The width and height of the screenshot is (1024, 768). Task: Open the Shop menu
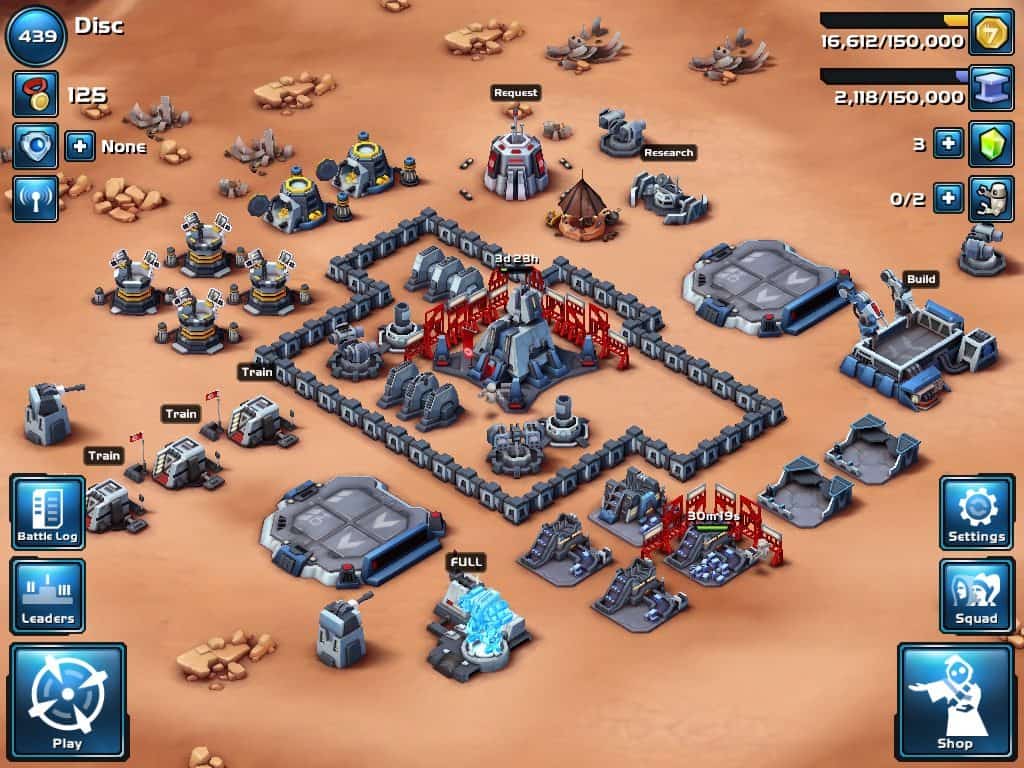click(x=955, y=701)
